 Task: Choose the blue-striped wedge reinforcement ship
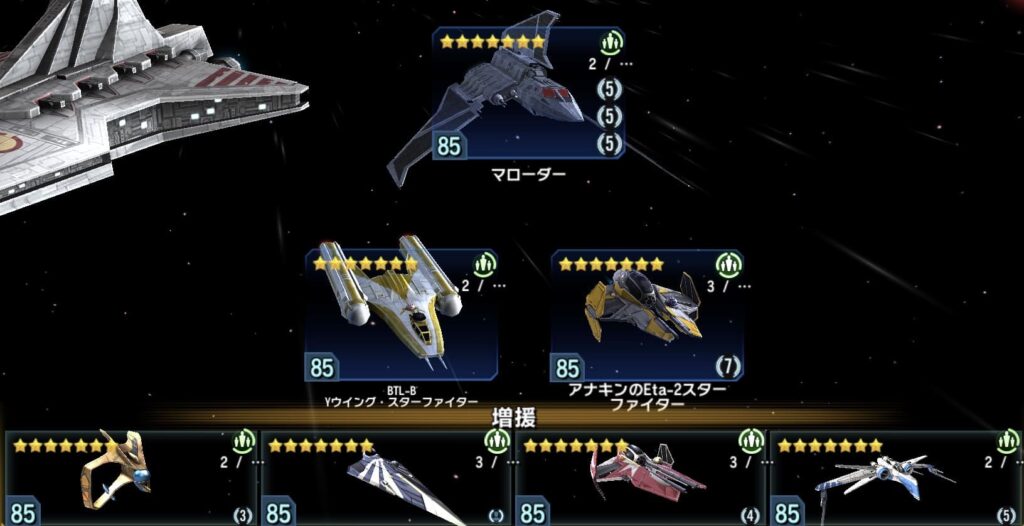[x=386, y=478]
